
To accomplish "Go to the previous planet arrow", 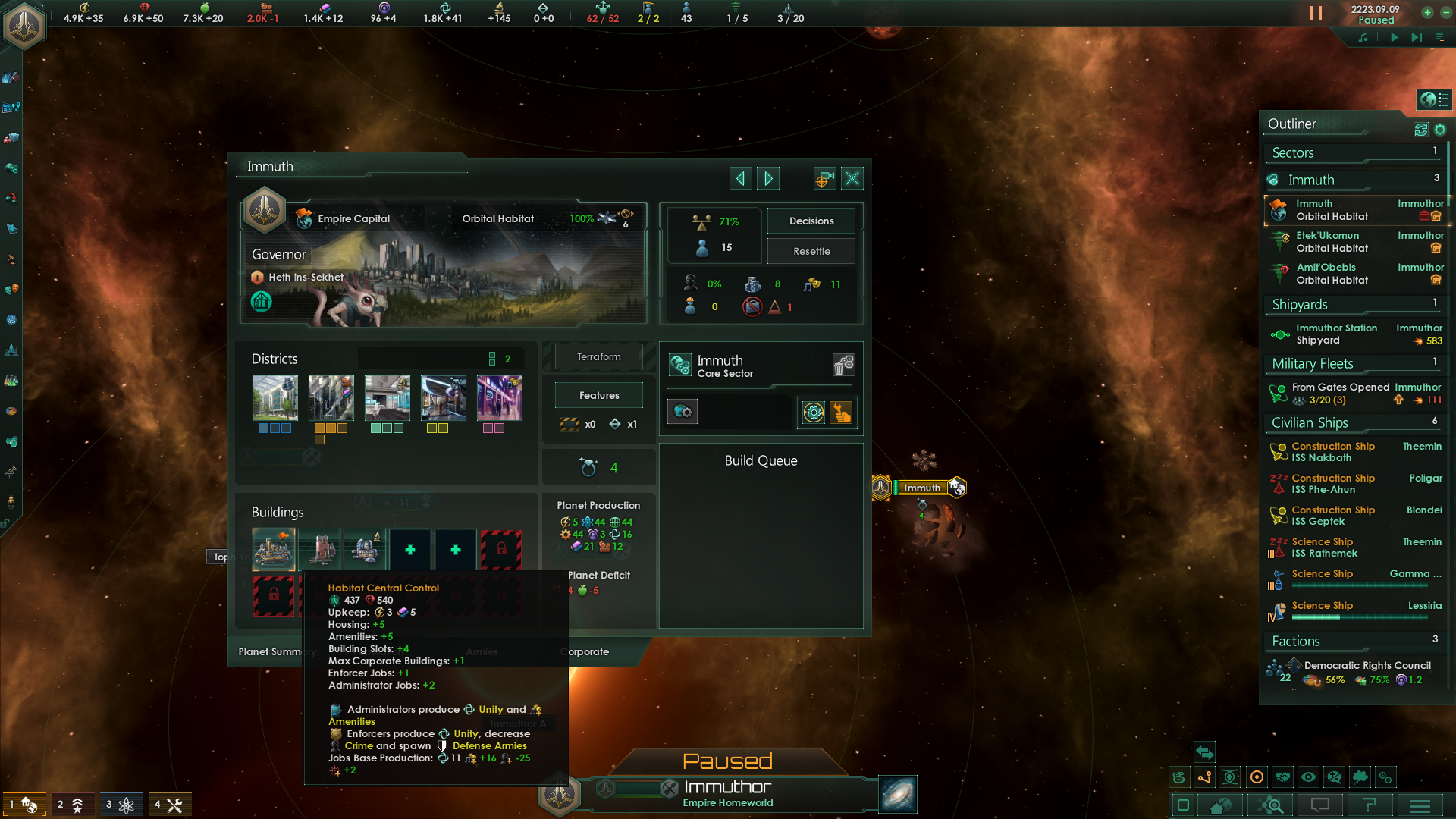I will [740, 178].
